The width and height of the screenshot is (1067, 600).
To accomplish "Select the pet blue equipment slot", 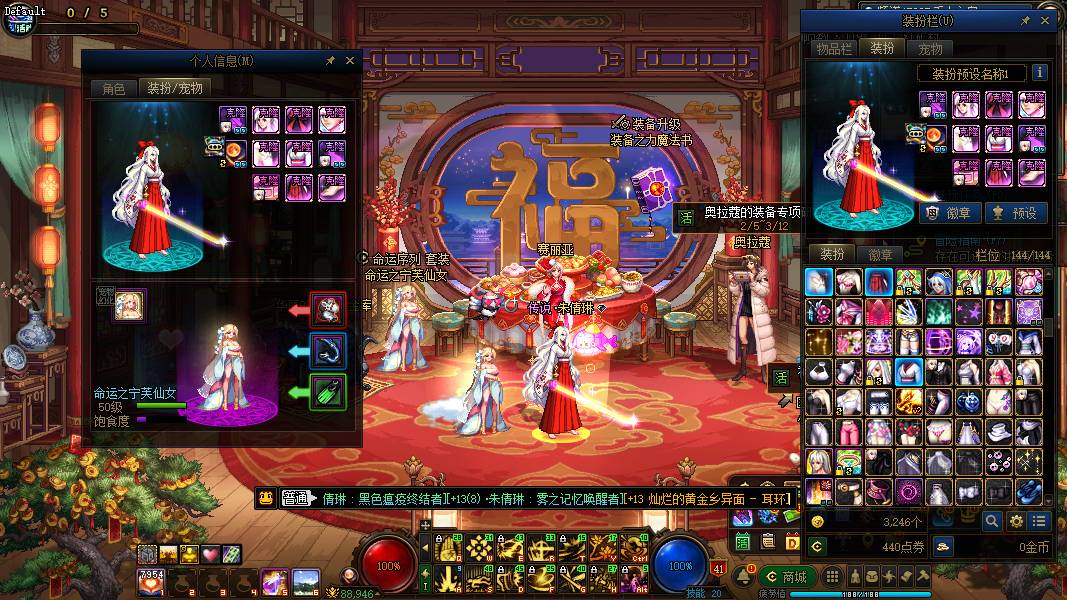I will tap(328, 350).
